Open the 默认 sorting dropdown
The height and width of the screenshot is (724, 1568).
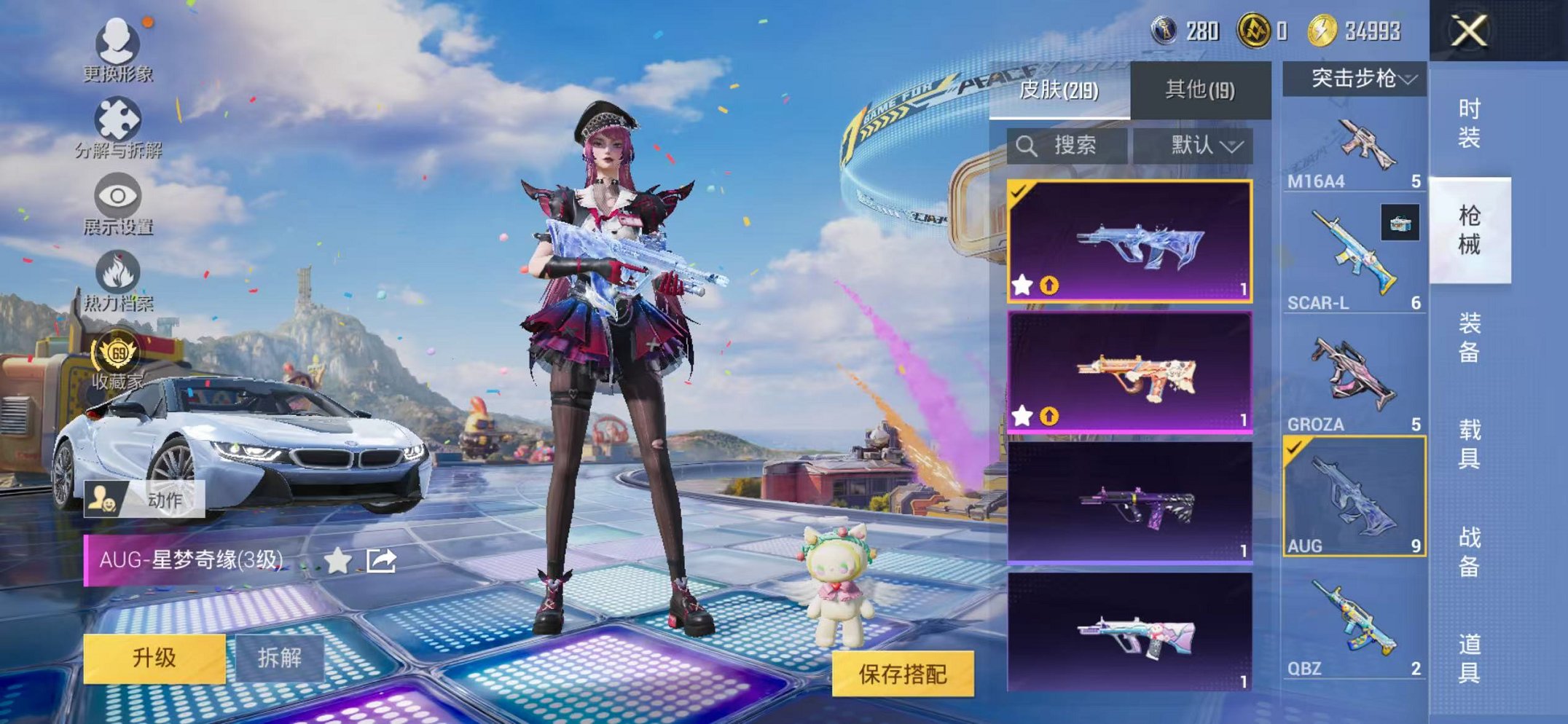click(1200, 144)
